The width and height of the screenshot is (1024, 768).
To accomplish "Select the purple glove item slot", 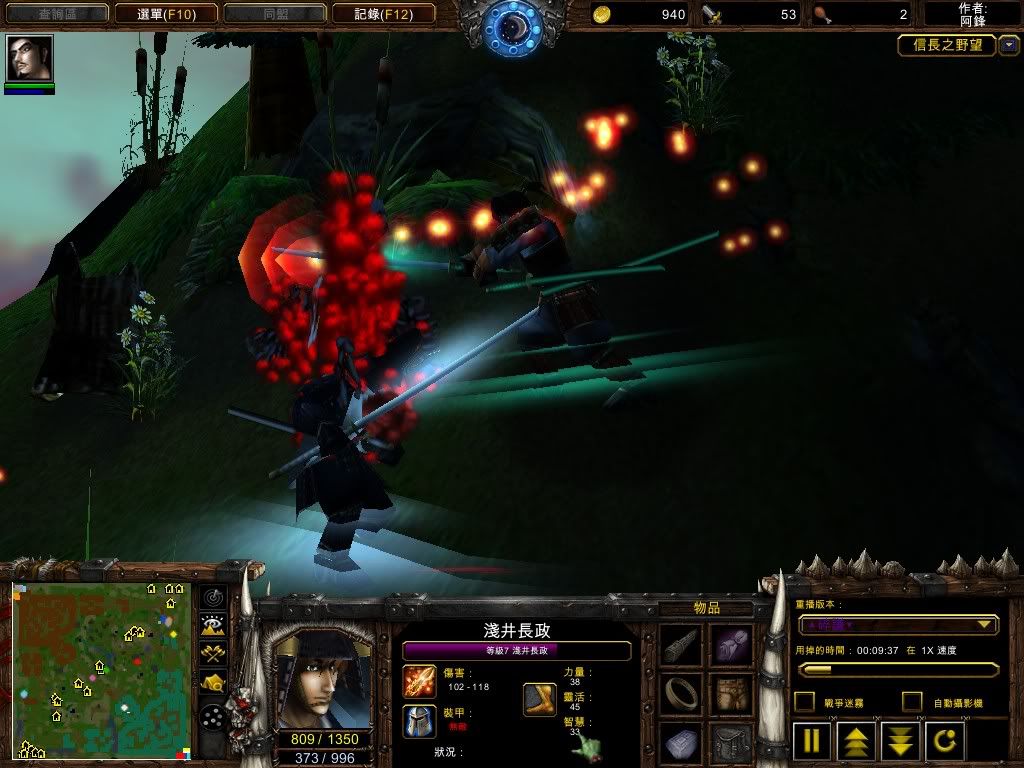I will tap(733, 646).
